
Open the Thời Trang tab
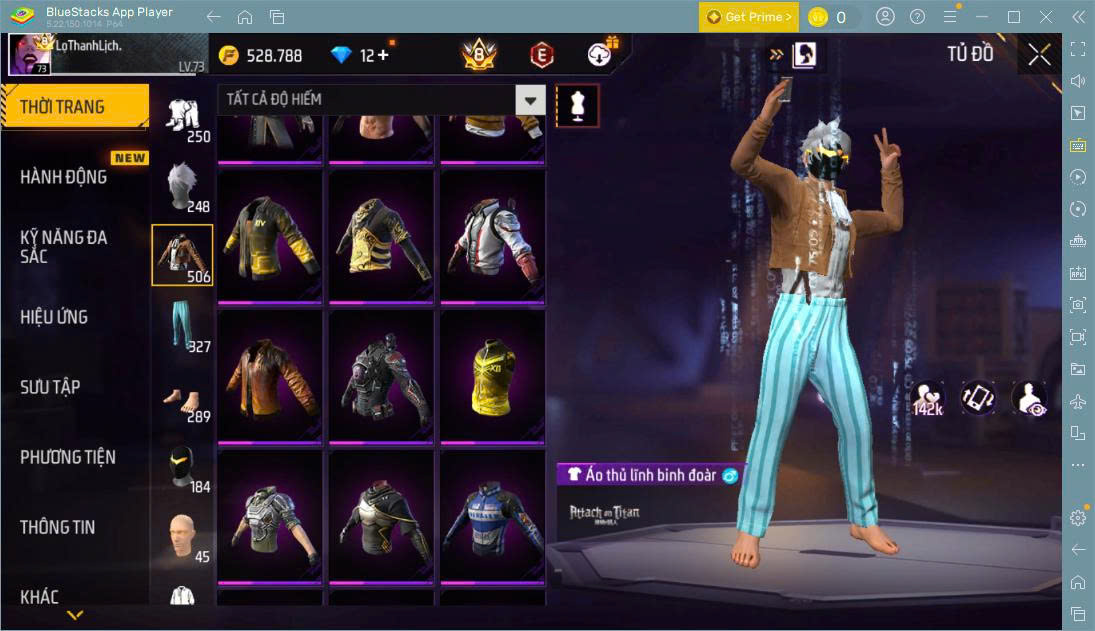pos(74,107)
